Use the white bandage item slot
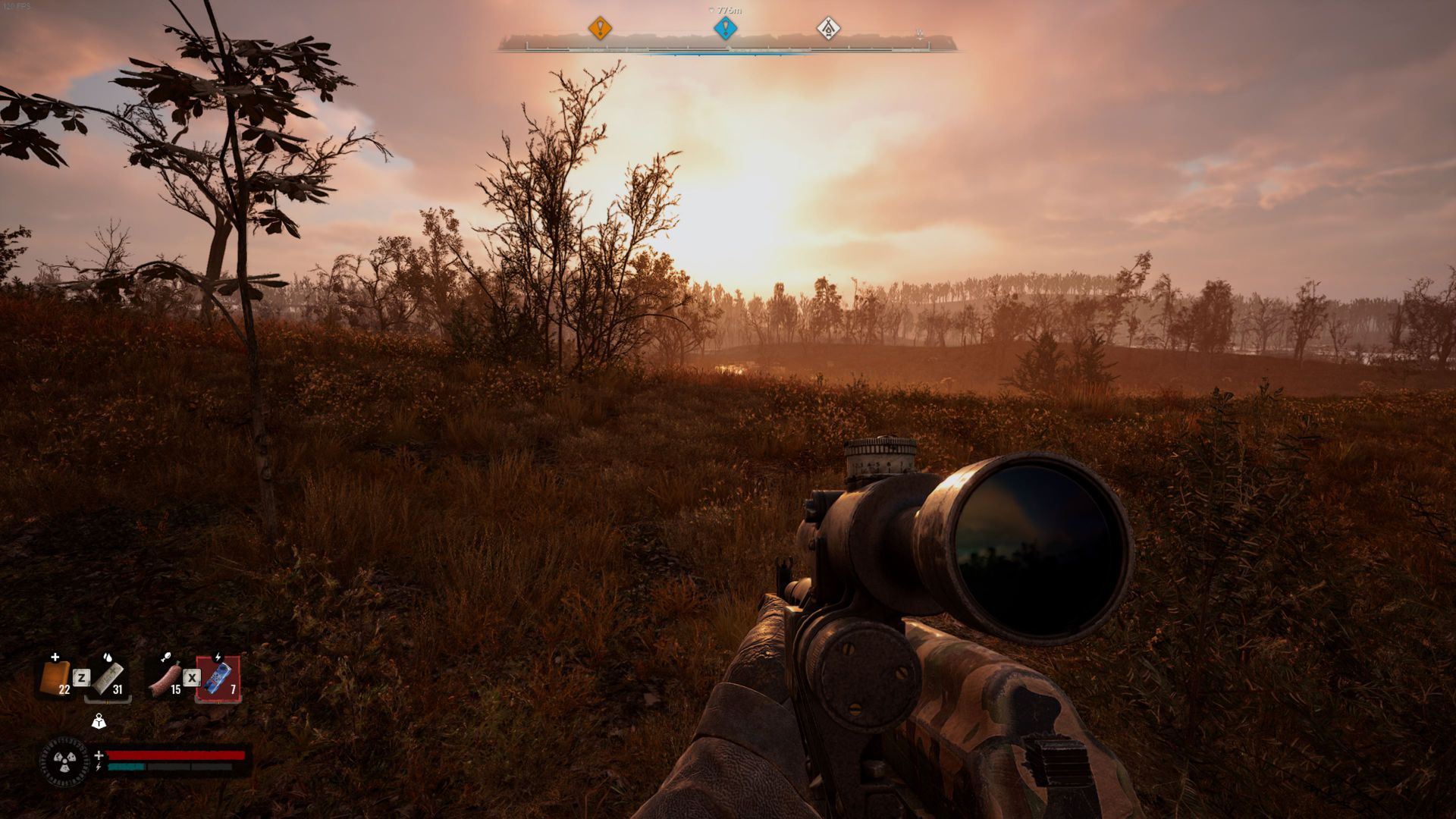This screenshot has height=819, width=1456. pos(108,677)
